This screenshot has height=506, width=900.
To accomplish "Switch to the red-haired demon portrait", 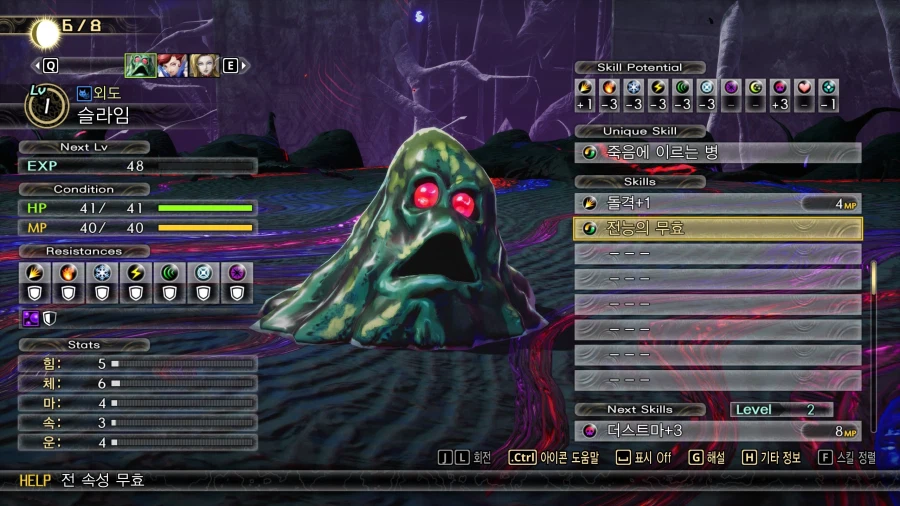I will pos(172,65).
